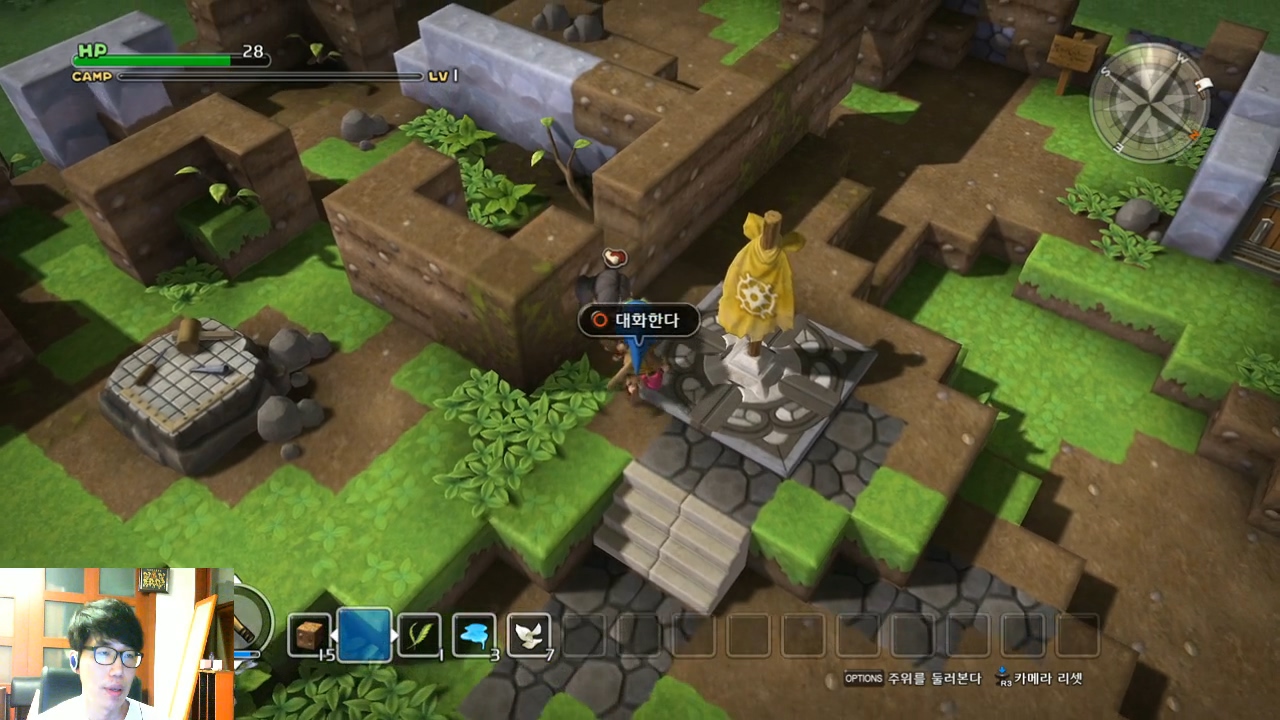Screen dimensions: 1280x720
Task: Select the earth block hotbar slot
Action: 309,635
